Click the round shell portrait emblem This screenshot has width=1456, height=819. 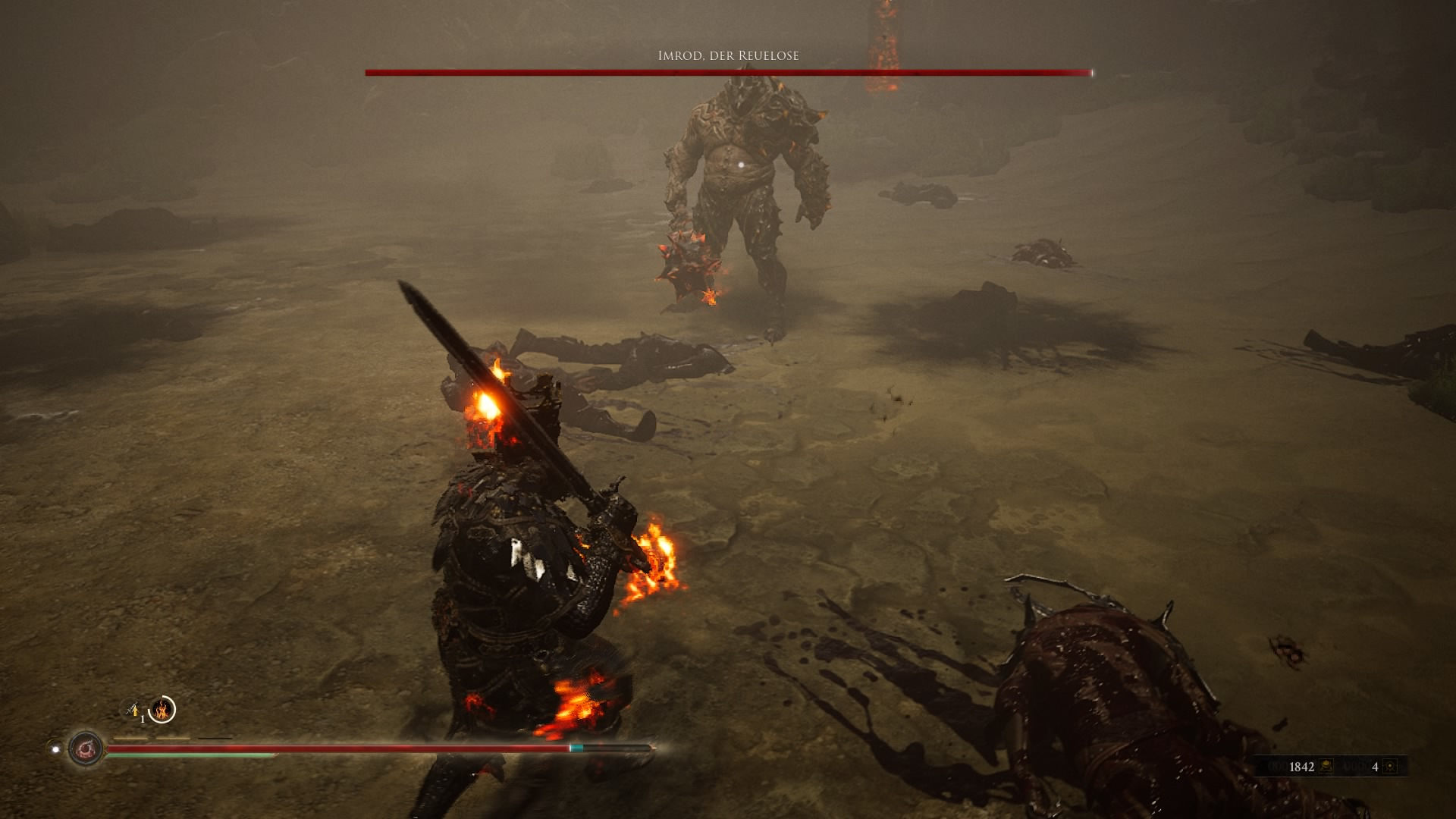click(86, 749)
